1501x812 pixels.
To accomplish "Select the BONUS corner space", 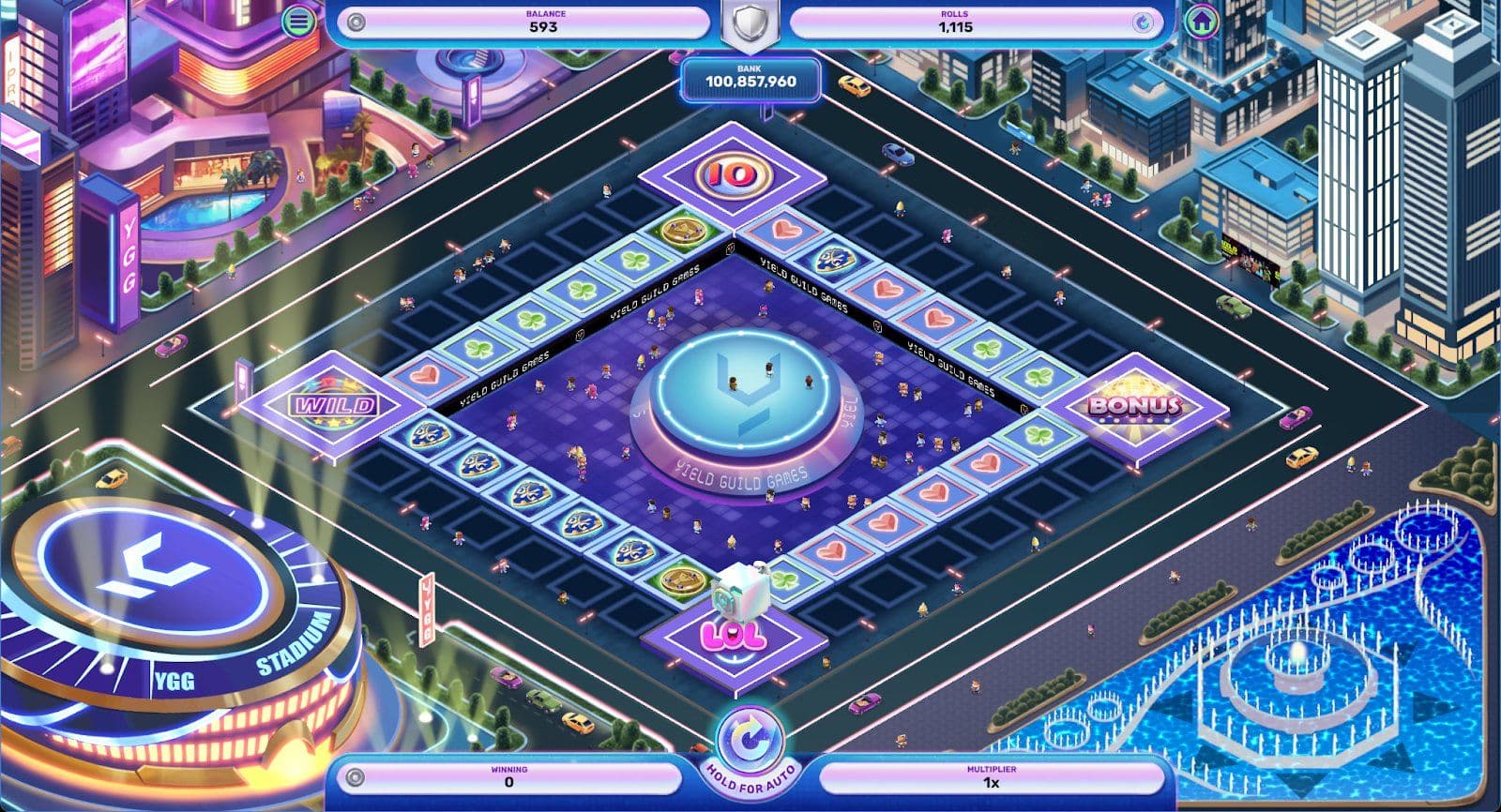I will pyautogui.click(x=1134, y=405).
